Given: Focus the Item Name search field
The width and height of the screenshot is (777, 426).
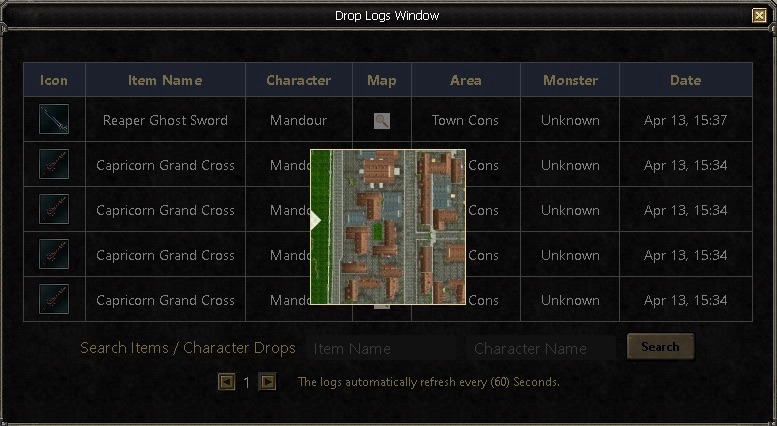Looking at the screenshot, I should pyautogui.click(x=382, y=349).
